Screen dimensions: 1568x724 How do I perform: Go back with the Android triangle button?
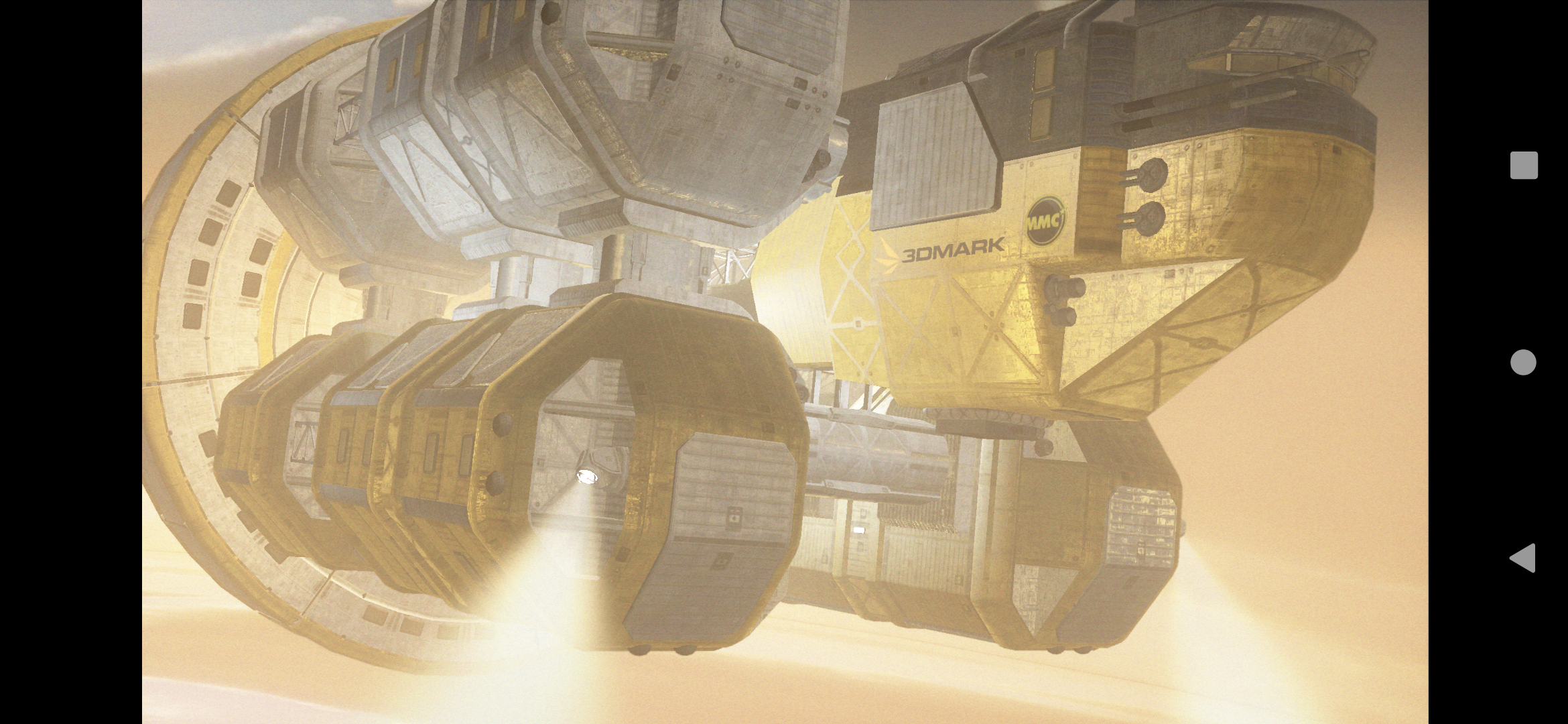[1522, 558]
